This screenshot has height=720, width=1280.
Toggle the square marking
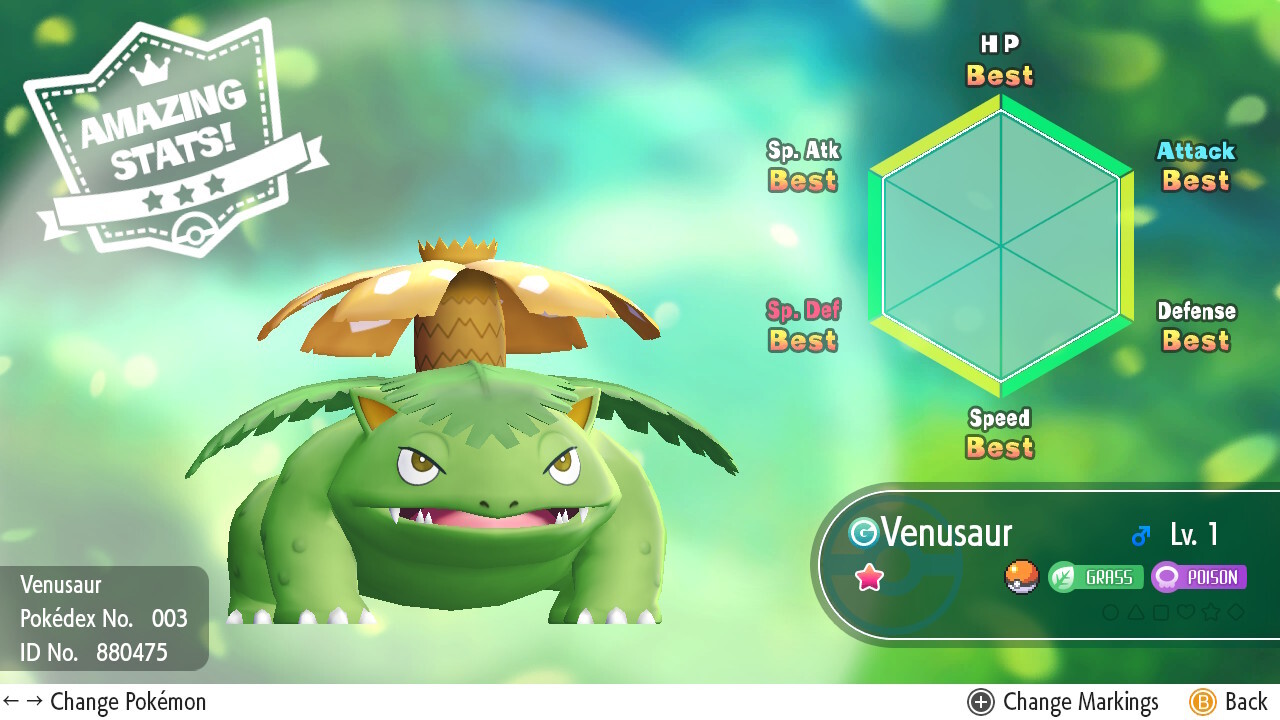[1160, 612]
